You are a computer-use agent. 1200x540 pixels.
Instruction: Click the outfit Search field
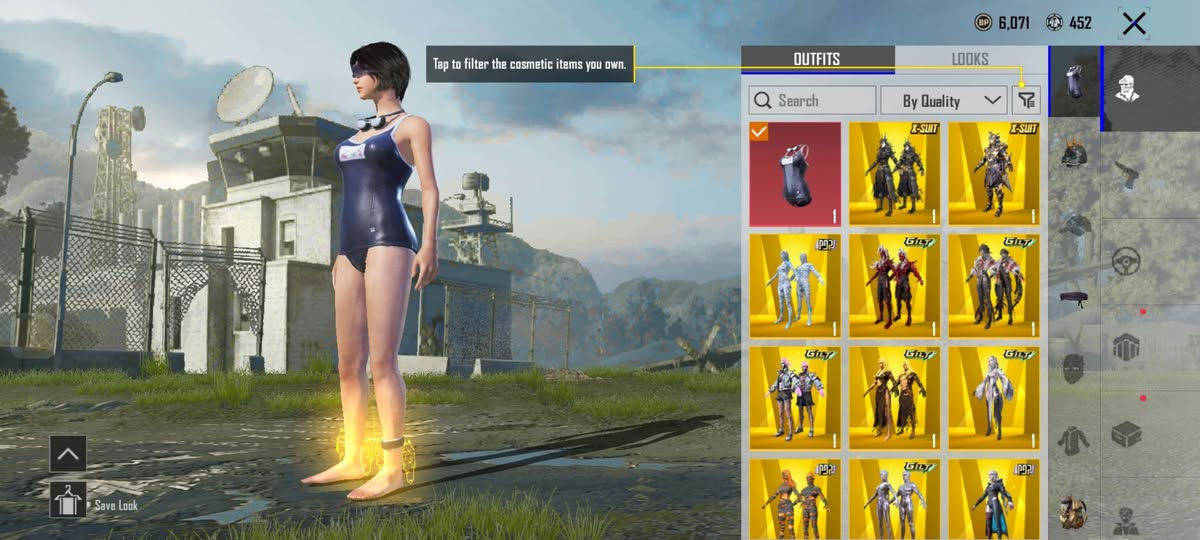click(x=813, y=100)
